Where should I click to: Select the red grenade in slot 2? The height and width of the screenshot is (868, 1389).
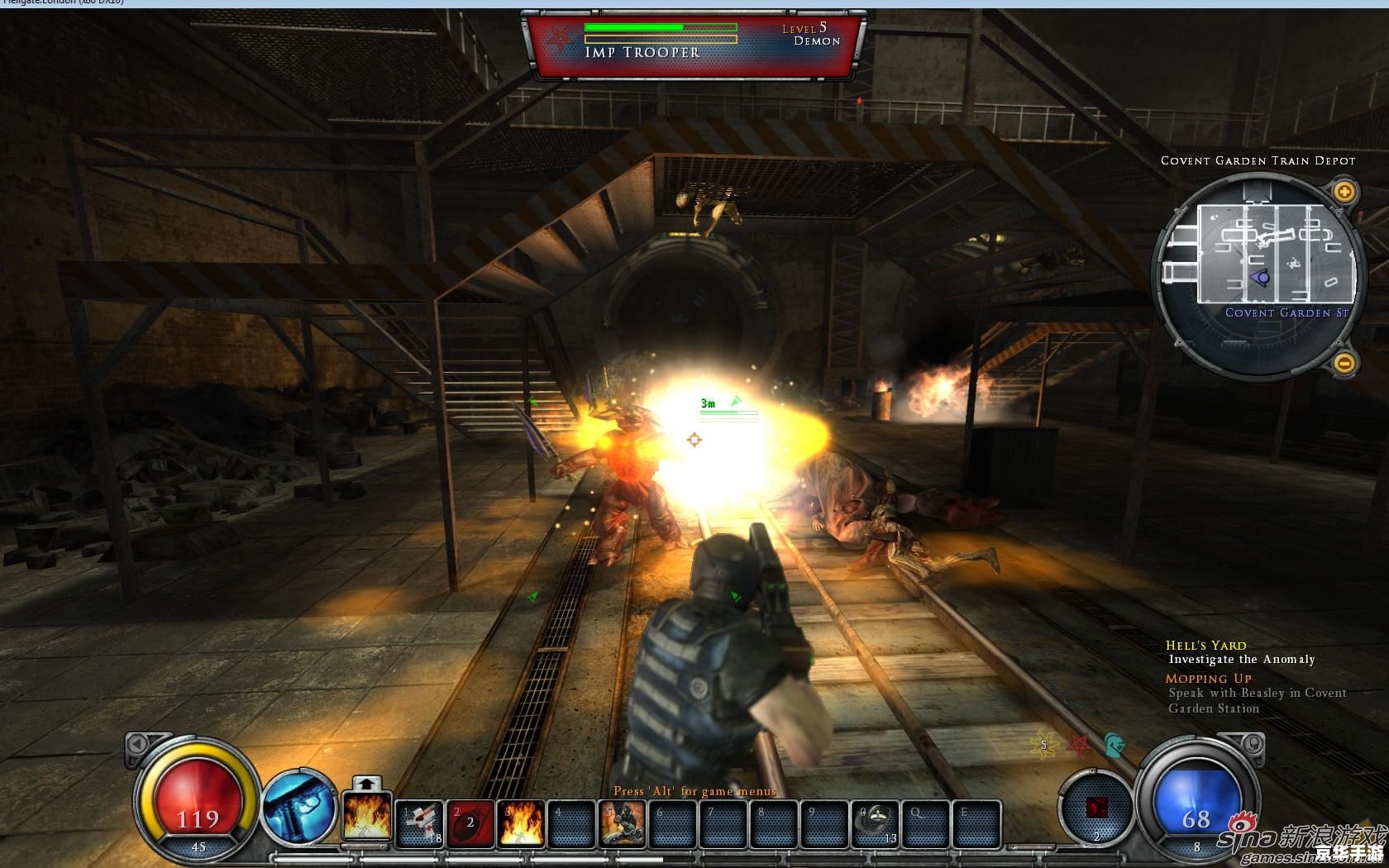470,823
